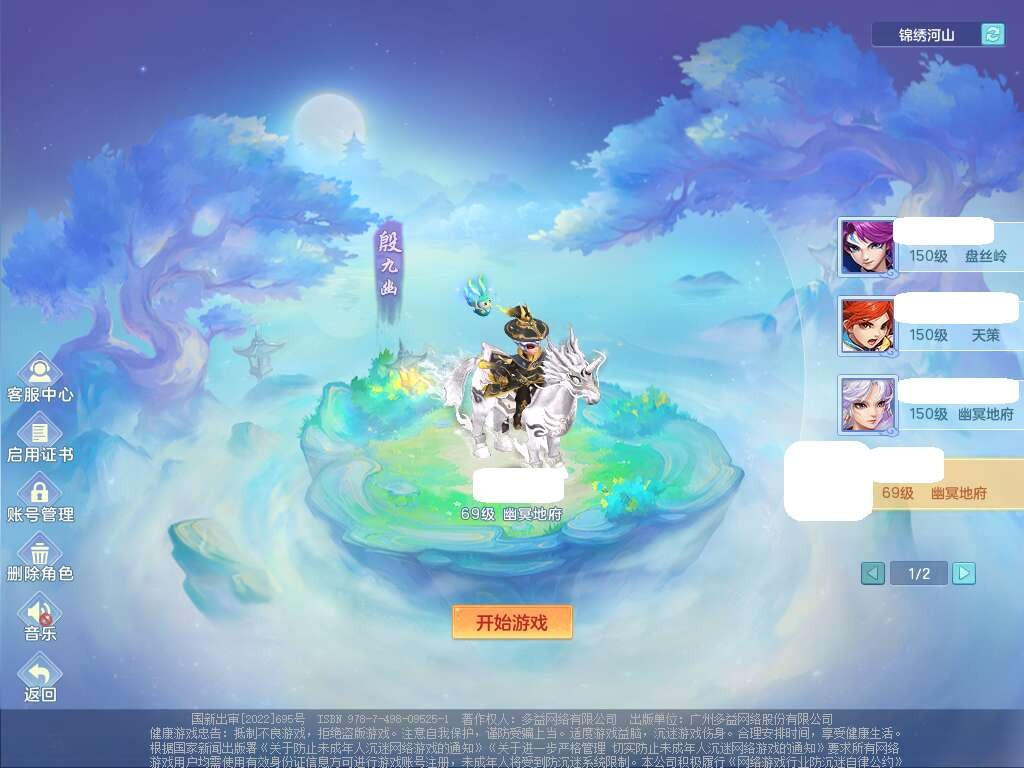Go back with 返回 button
This screenshot has height=768, width=1024.
point(40,675)
